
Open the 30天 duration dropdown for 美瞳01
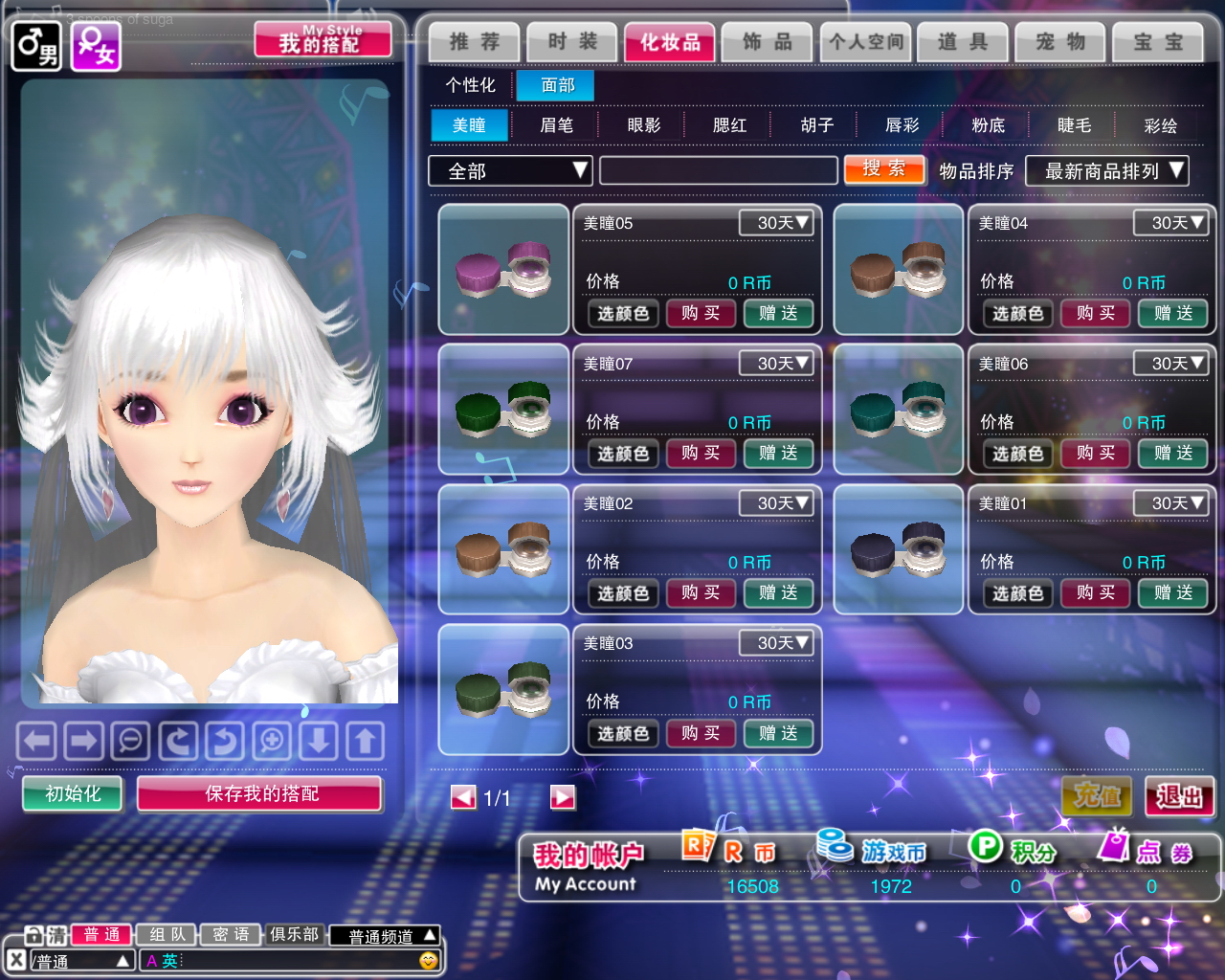1170,503
